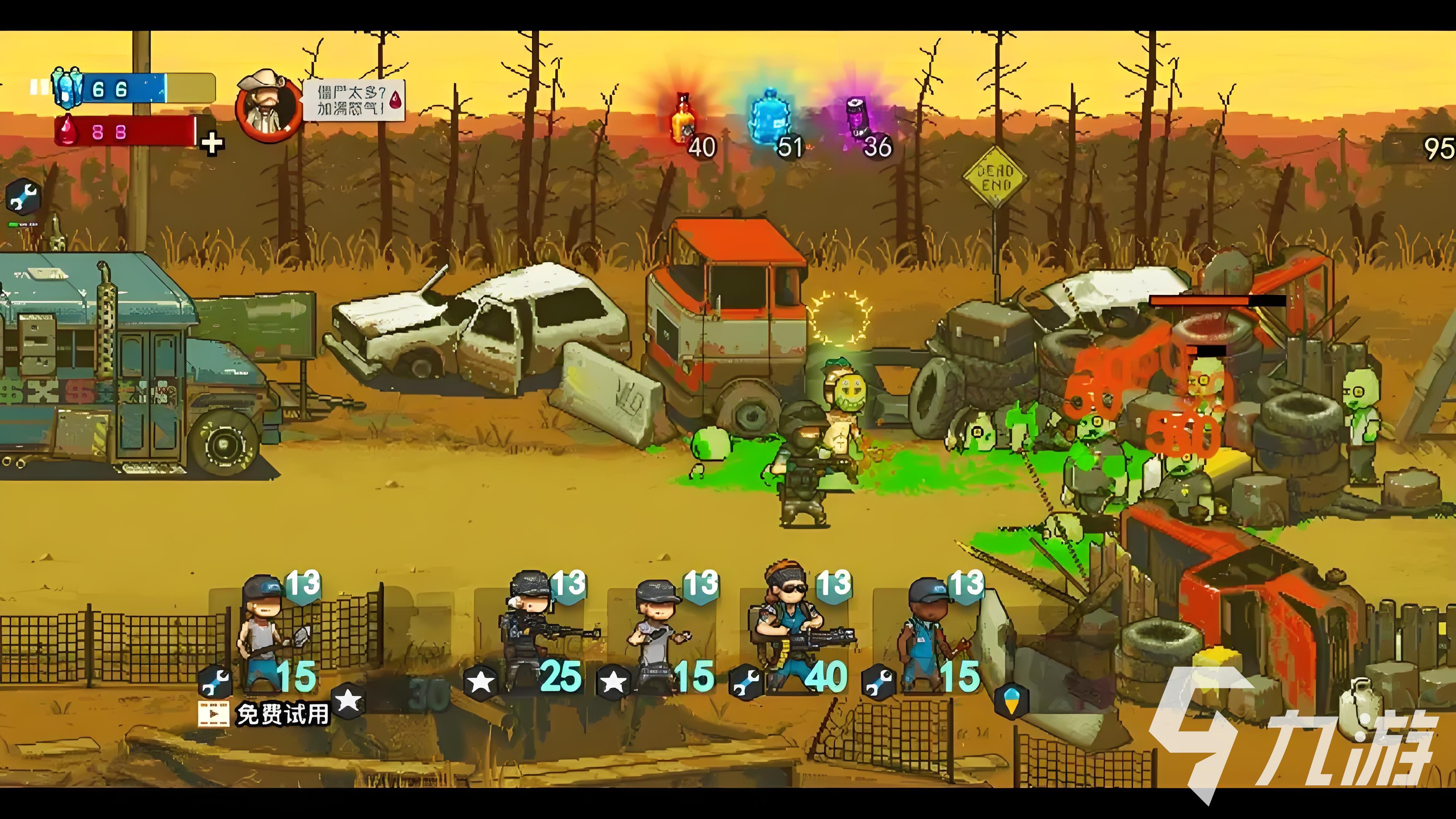Add more rage with the plus button
1456x819 pixels.
[x=213, y=144]
